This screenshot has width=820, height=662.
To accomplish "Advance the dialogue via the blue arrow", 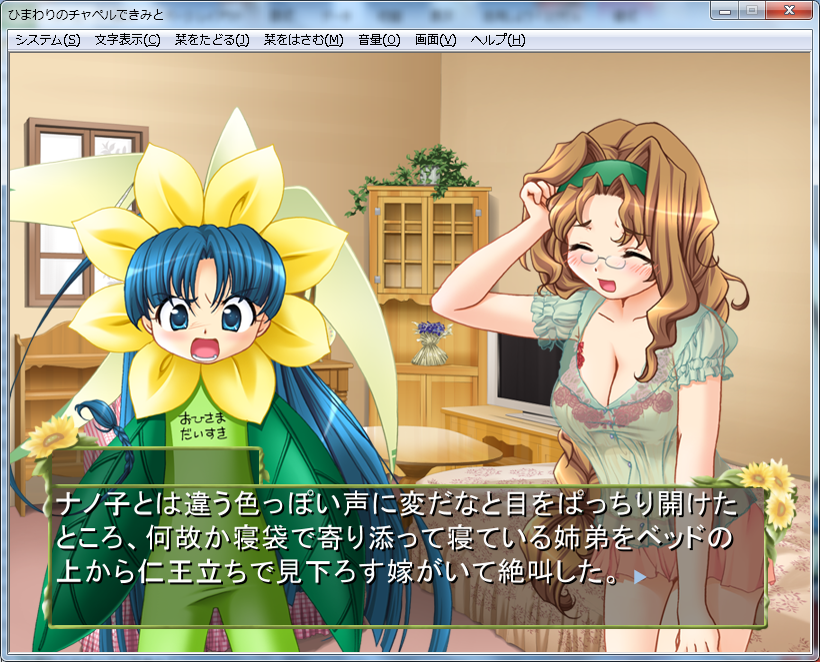I will [640, 577].
